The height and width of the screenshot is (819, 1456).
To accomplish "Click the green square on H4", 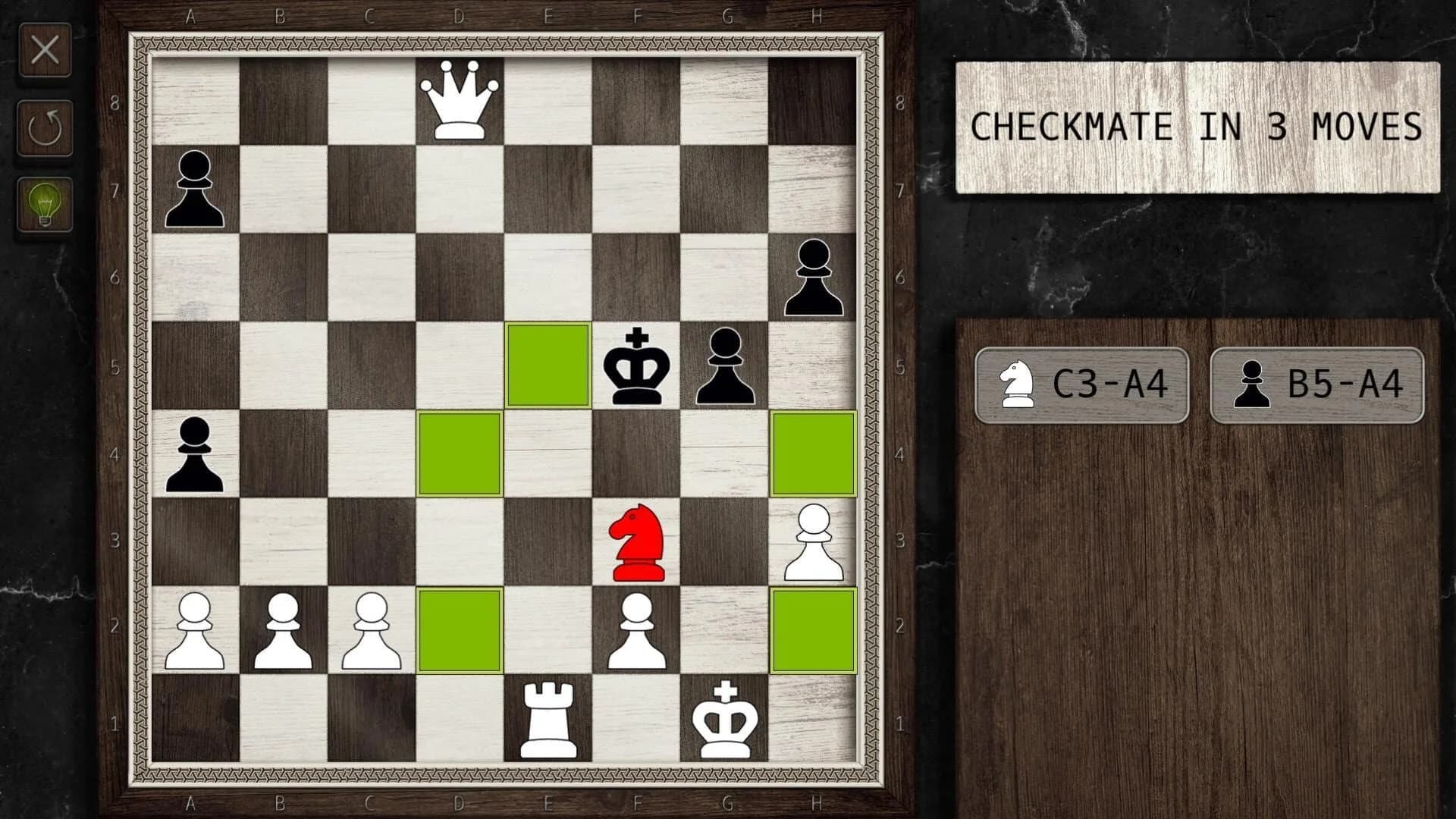I will click(813, 453).
